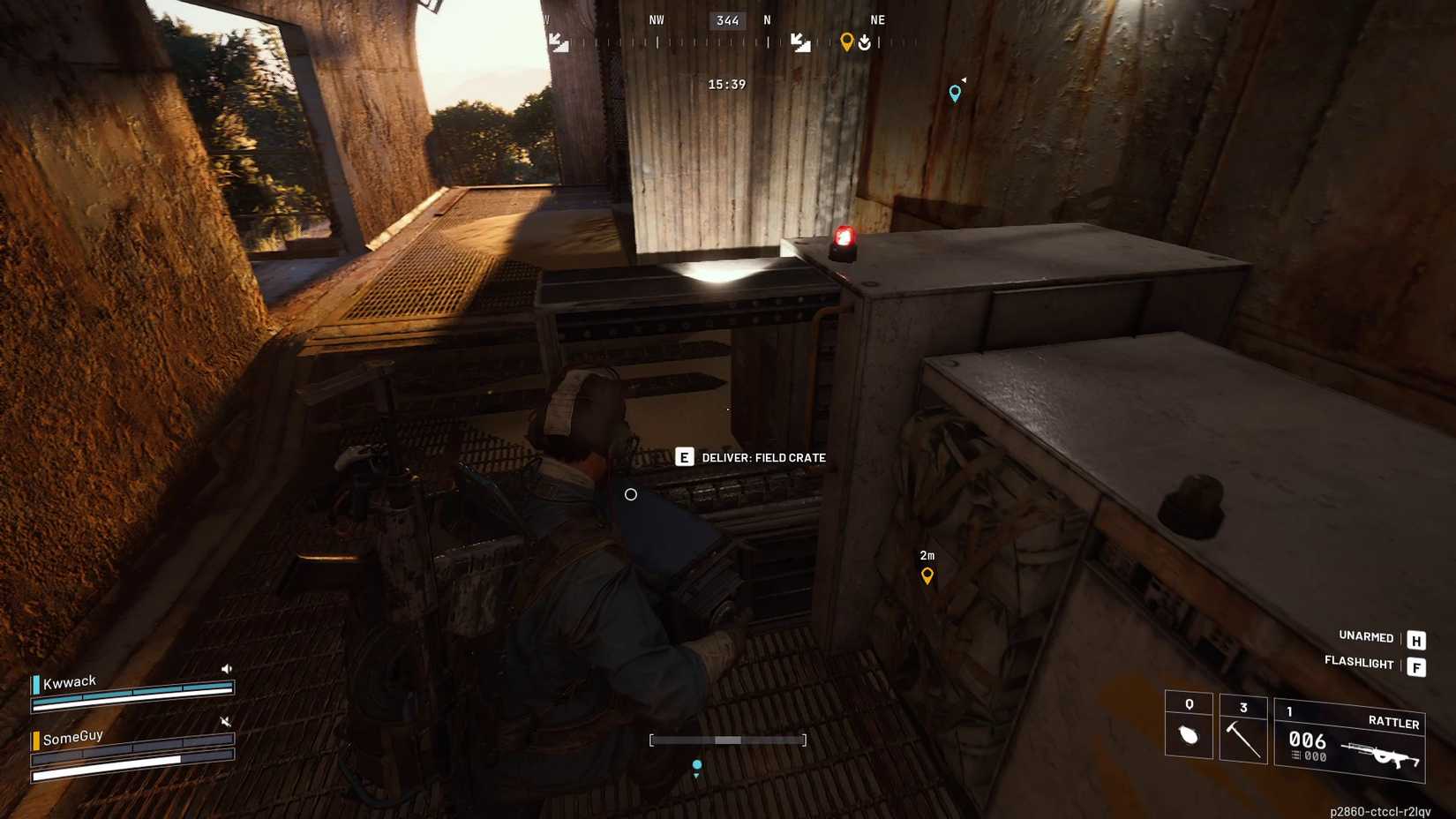This screenshot has width=1456, height=819.
Task: Click the heading 344 compass readout
Action: 727,19
